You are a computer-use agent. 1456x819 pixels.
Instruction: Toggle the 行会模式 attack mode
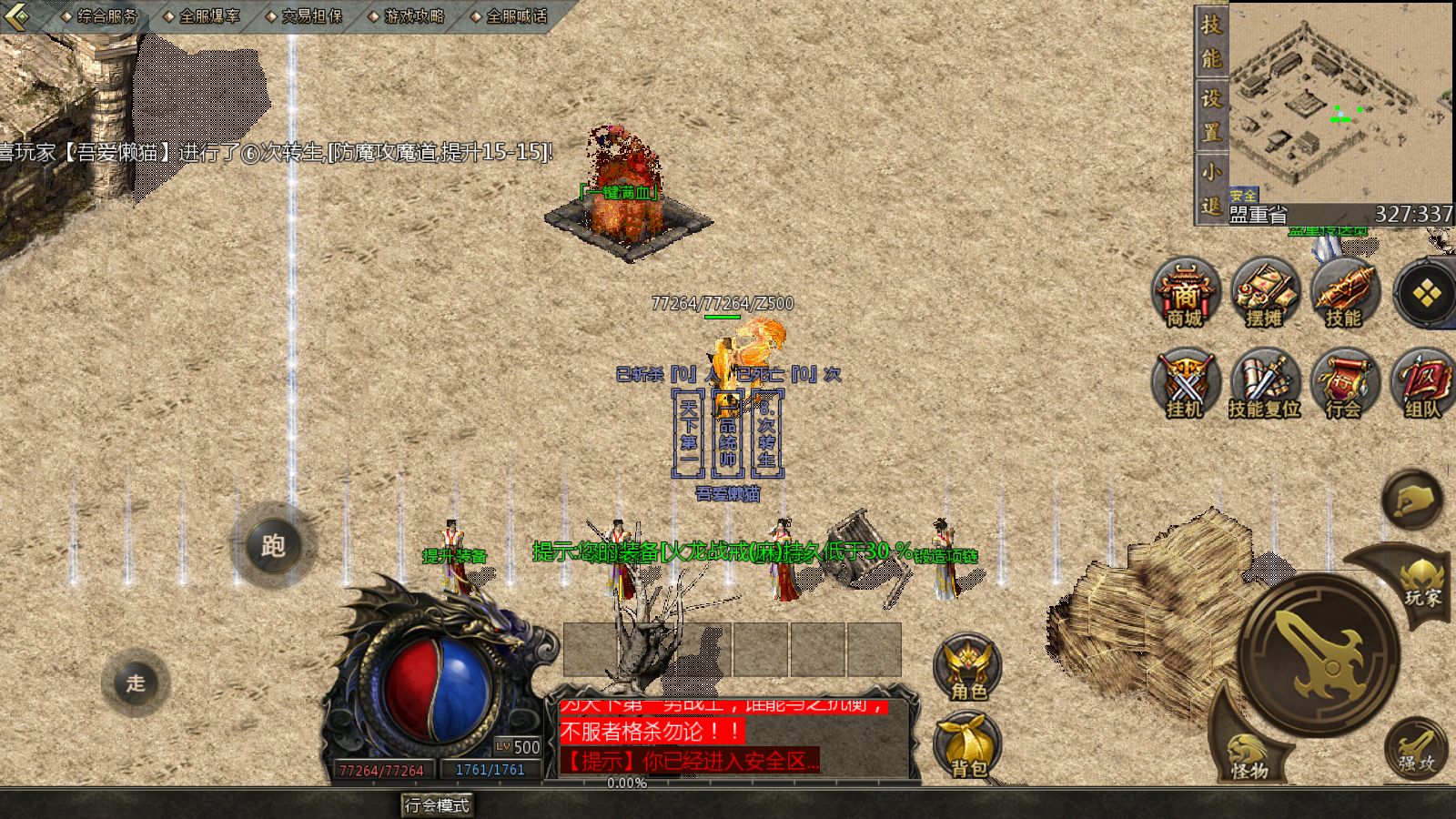pos(437,805)
